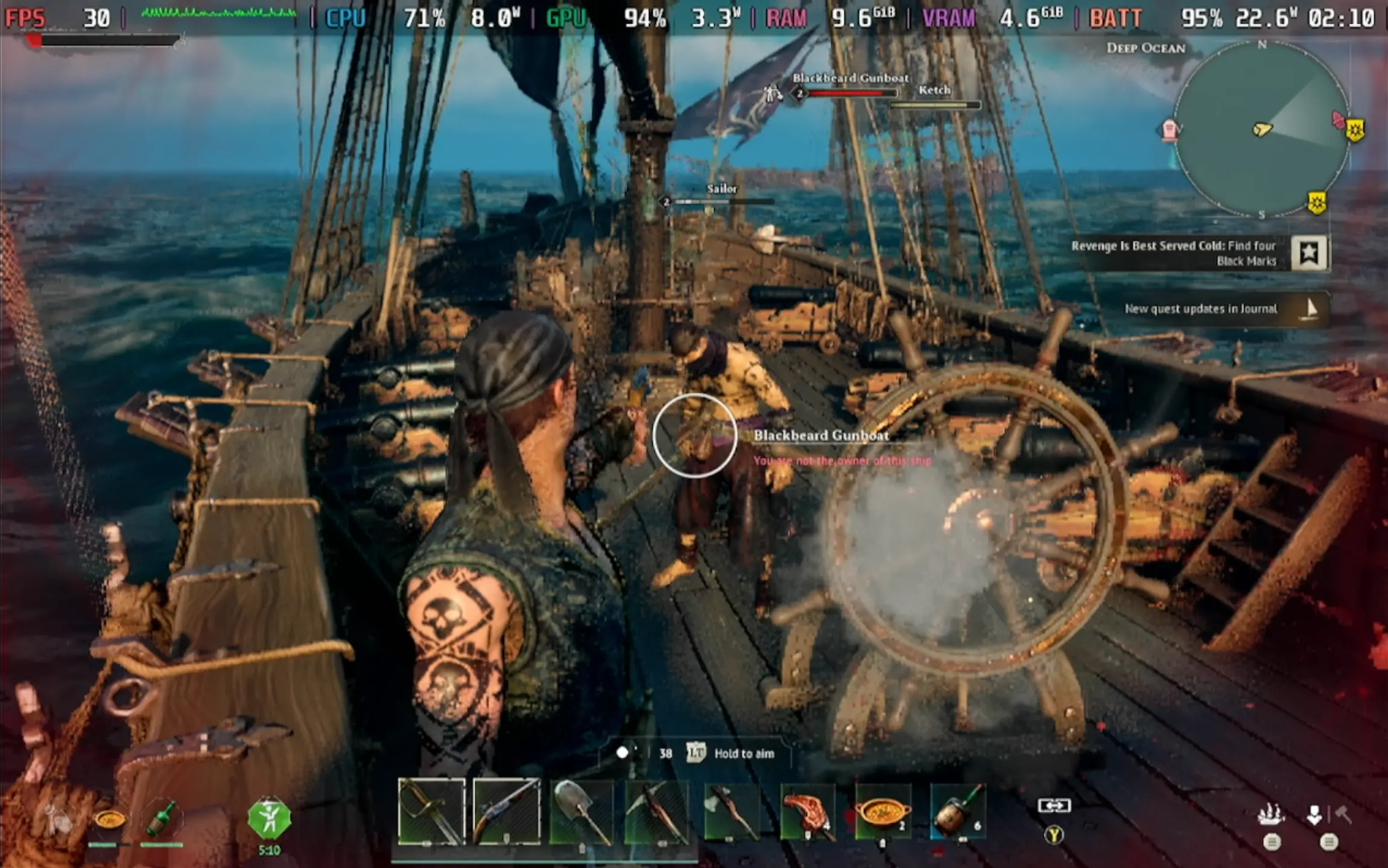The width and height of the screenshot is (1388, 868).
Task: Click the green rum bottle thirst icon
Action: click(162, 819)
